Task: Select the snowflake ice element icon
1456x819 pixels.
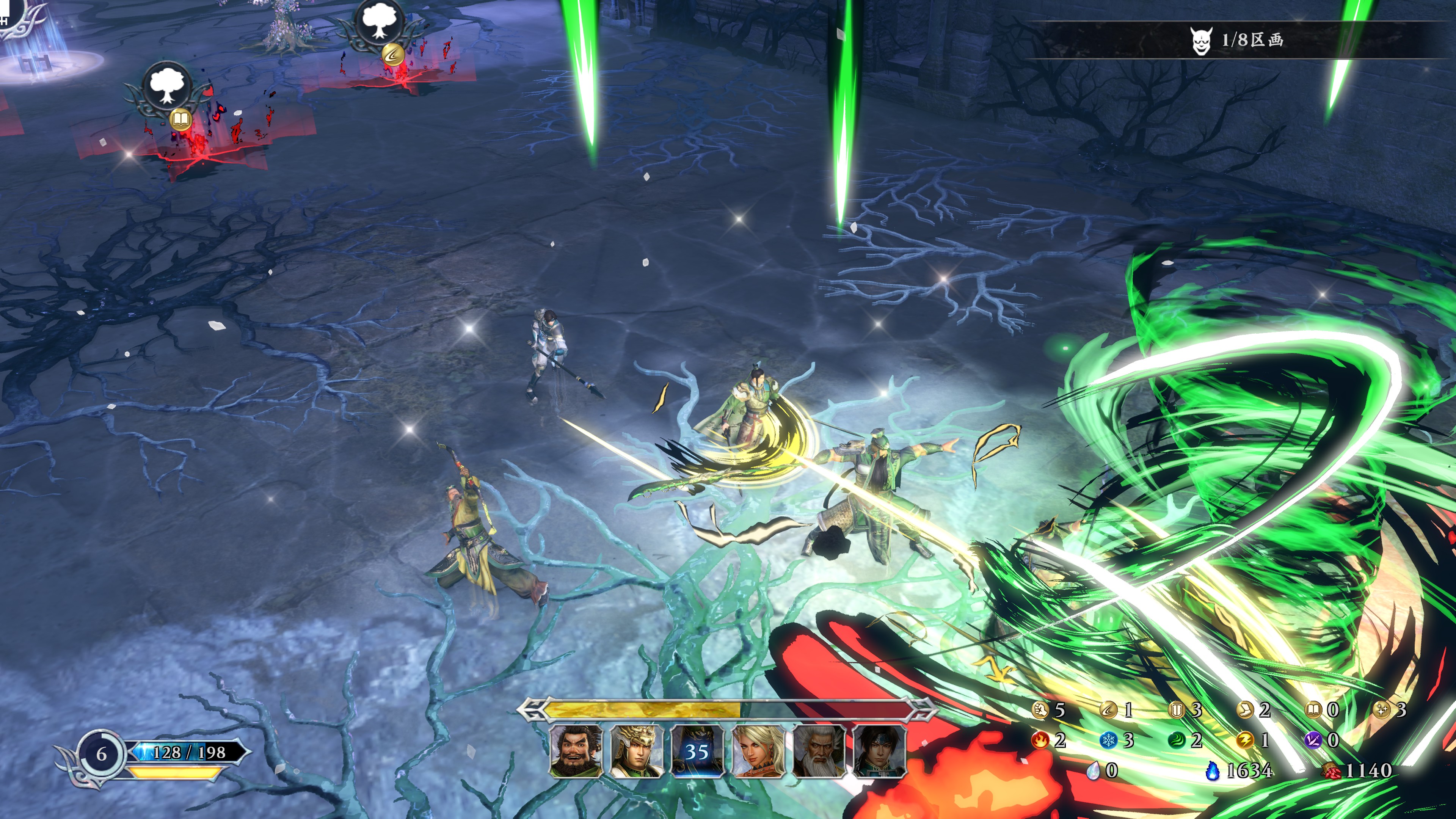Action: tap(1108, 740)
